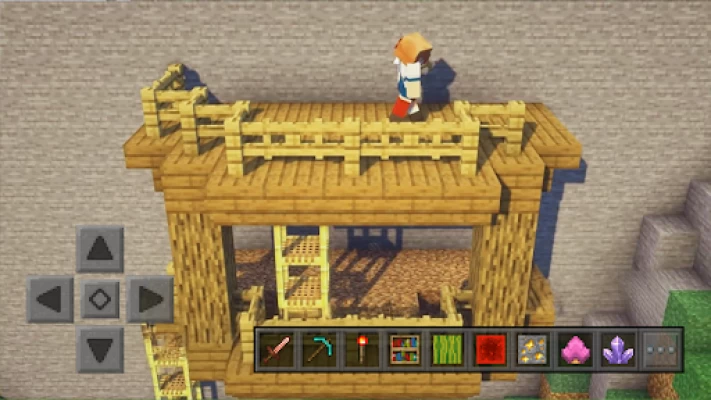Pick the green striped block slot
This screenshot has height=400, width=711.
click(447, 349)
